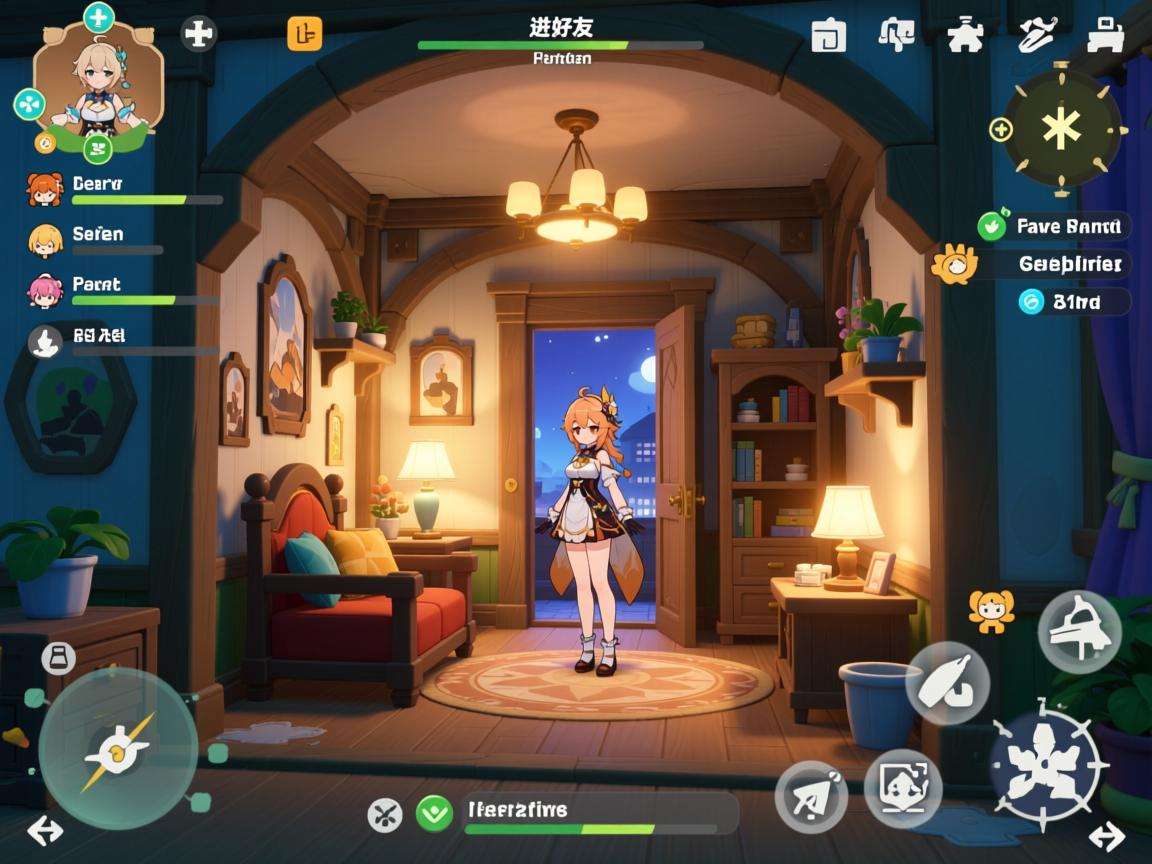Switch to party member Dearo
The width and height of the screenshot is (1152, 864).
(44, 188)
